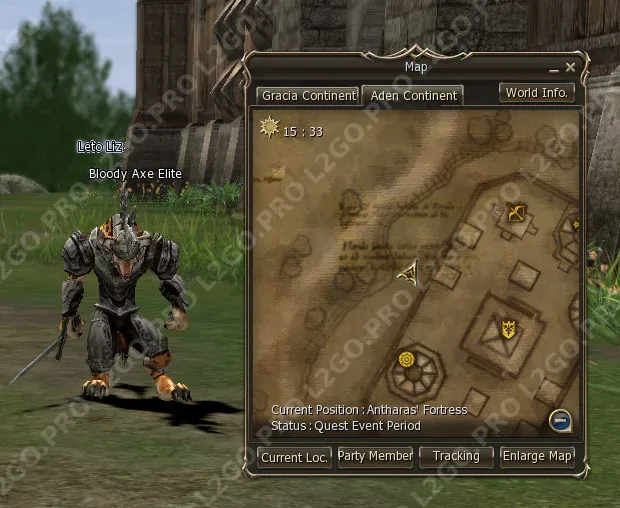The height and width of the screenshot is (508, 620).
Task: Open World Info.
Action: tap(537, 92)
